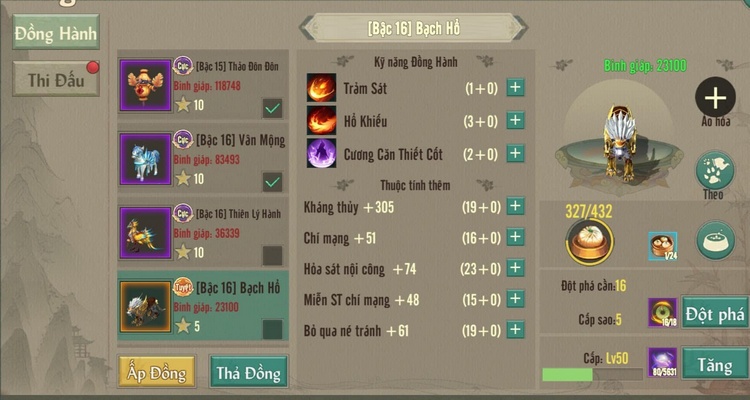Tick the checkbox on Bạch Hổ row
This screenshot has width=750, height=400.
[271, 328]
